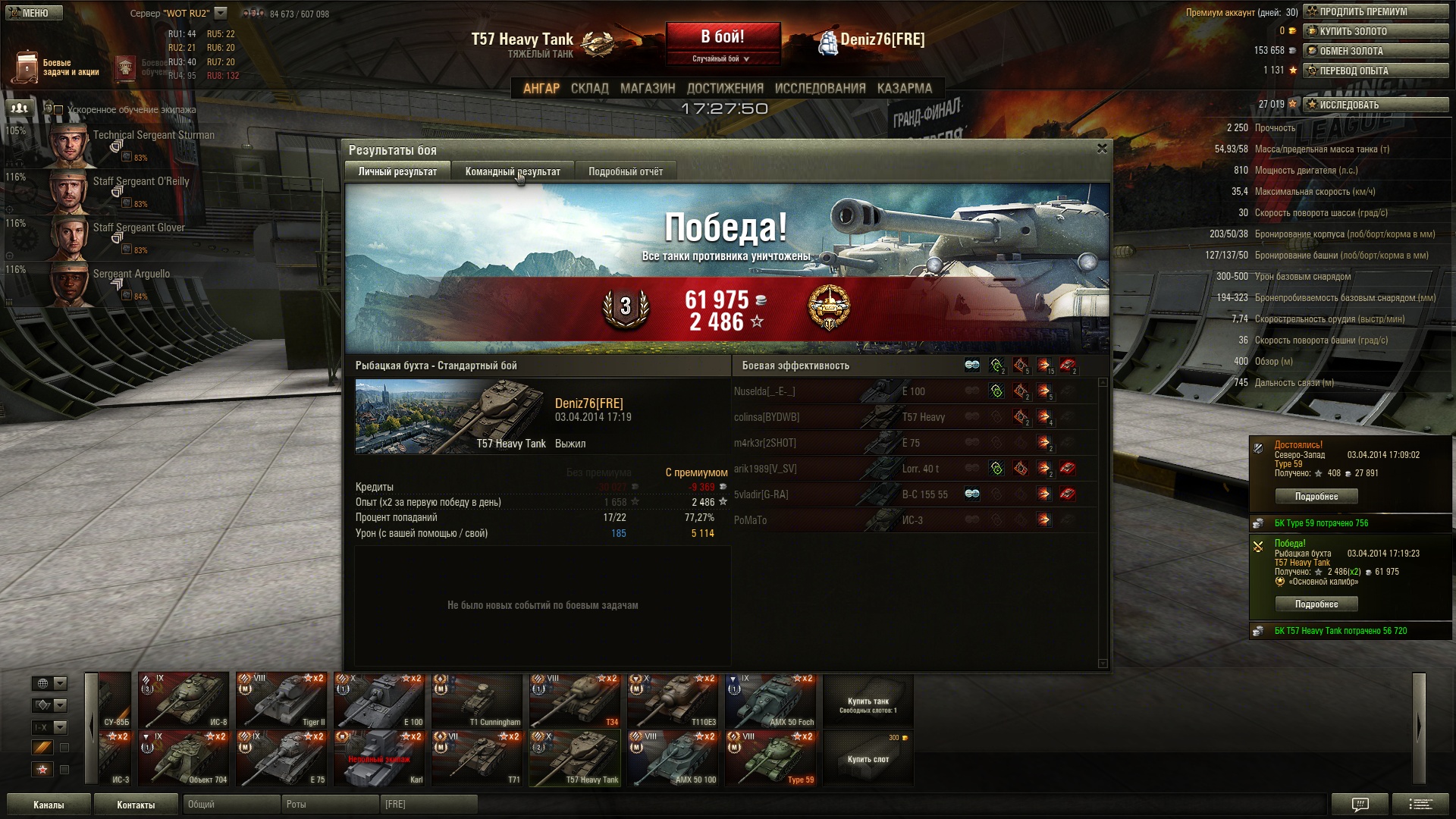Open the ОБМЕН ЗОЛОТА exchange

[1375, 51]
